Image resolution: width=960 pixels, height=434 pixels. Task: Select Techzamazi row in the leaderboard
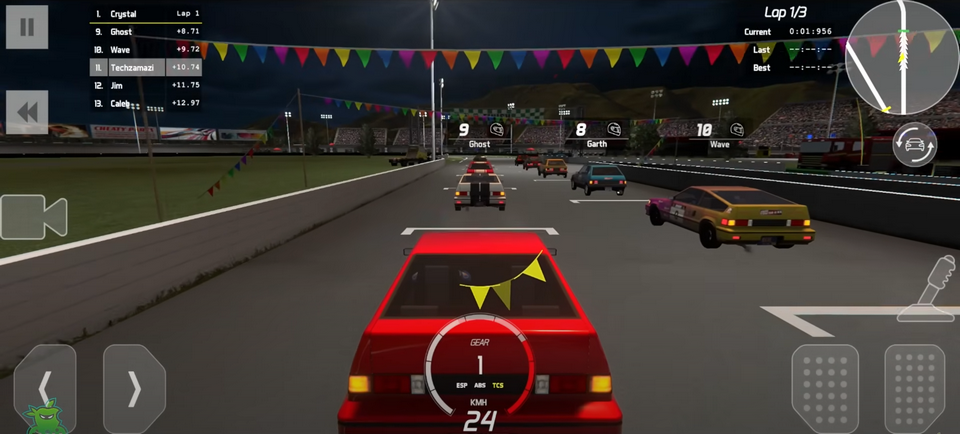146,67
